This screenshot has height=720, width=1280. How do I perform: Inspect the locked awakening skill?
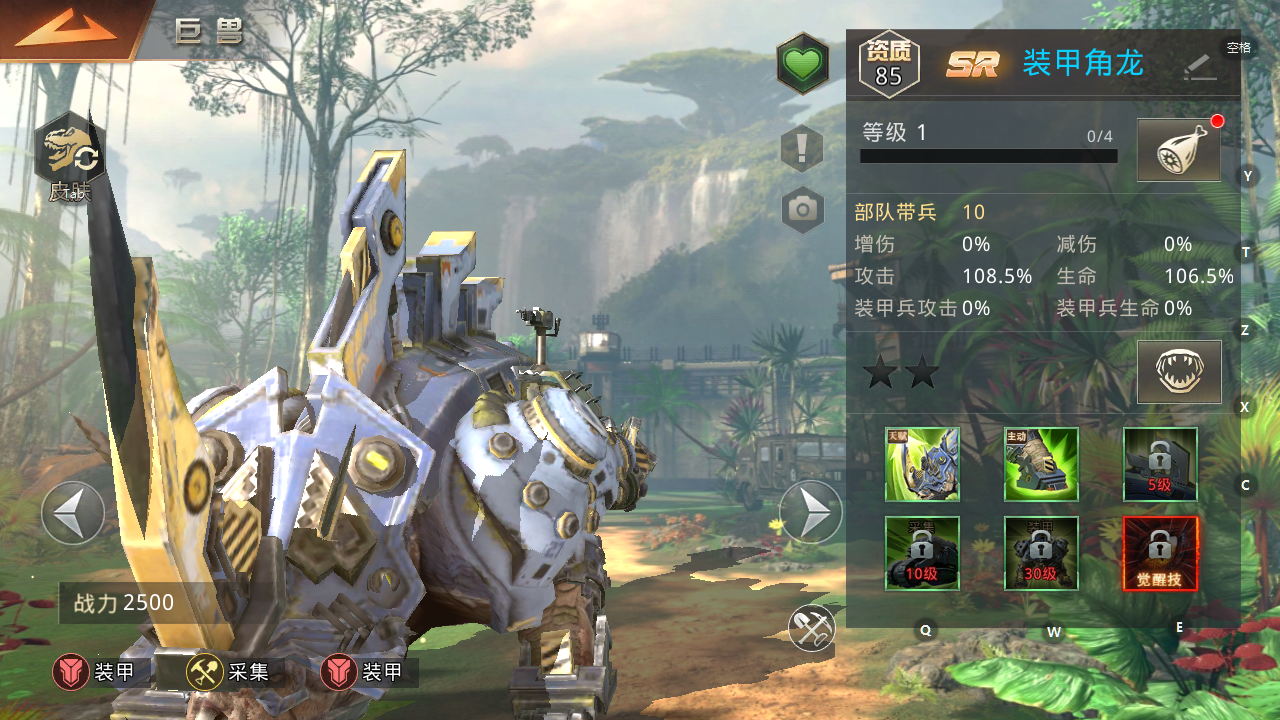tap(1160, 553)
